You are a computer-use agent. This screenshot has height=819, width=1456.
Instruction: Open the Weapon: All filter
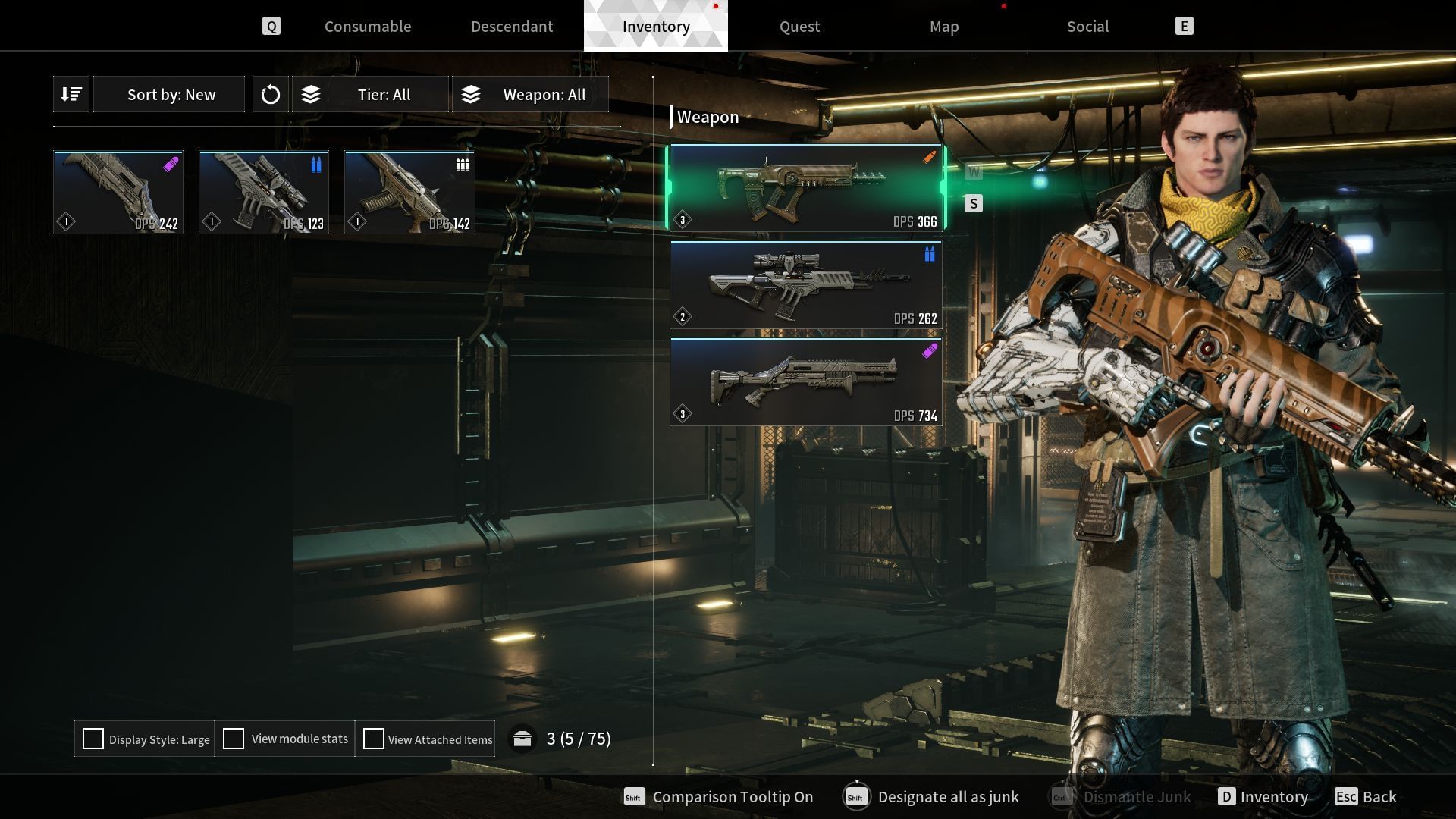(531, 95)
